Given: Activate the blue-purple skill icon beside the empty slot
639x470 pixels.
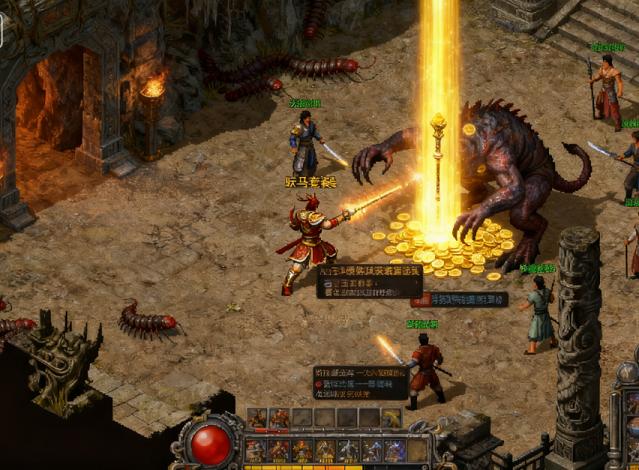Looking at the screenshot, I should click(394, 451).
